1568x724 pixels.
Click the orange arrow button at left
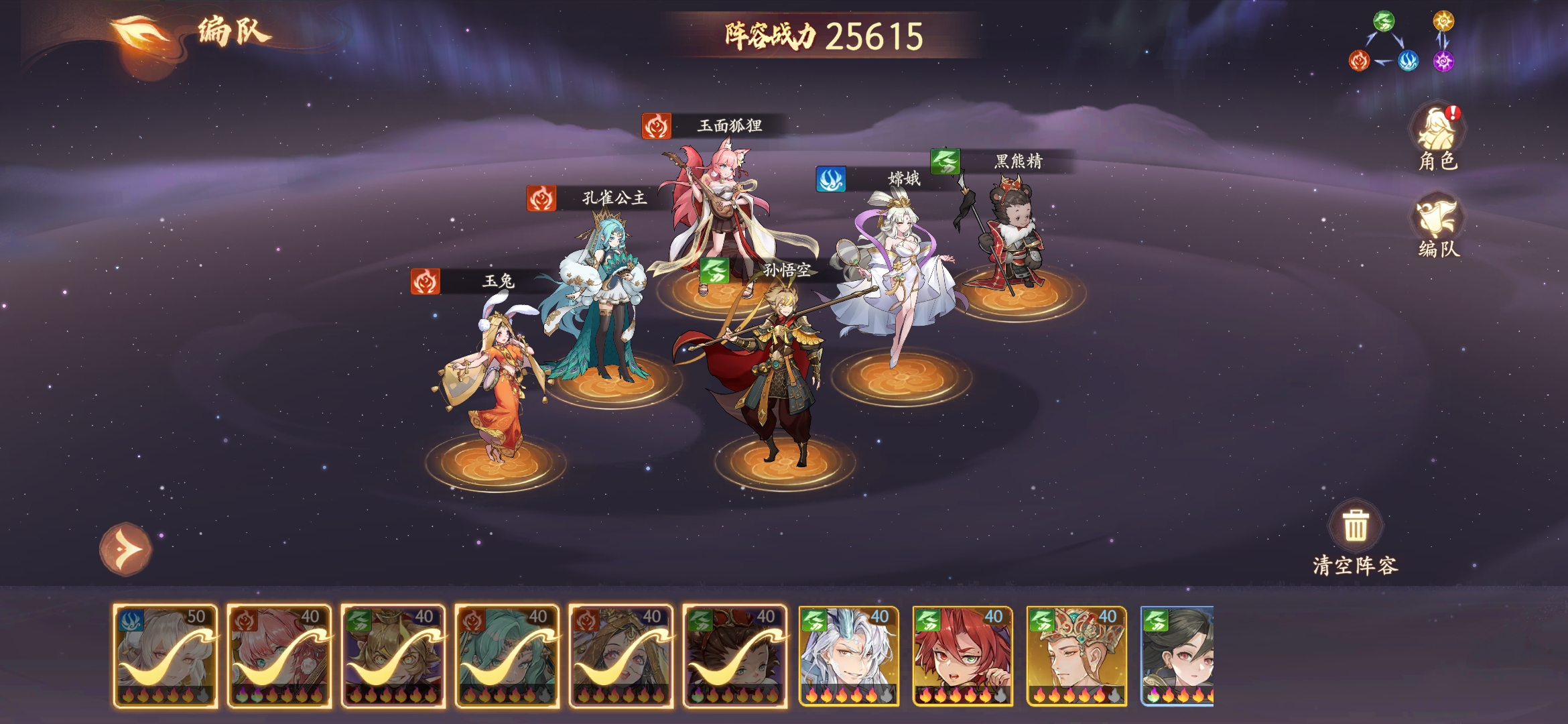tap(126, 549)
